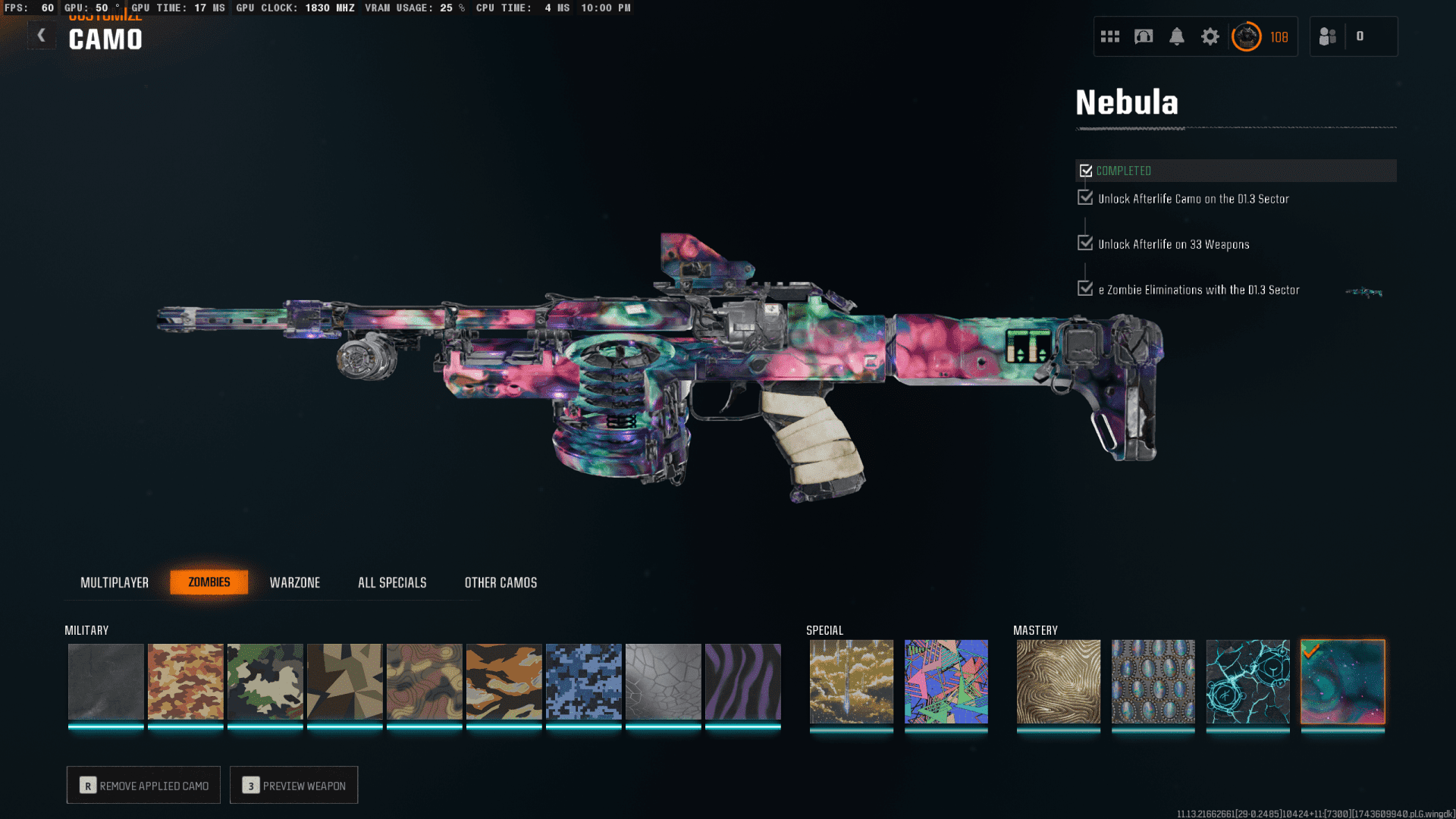This screenshot has height=819, width=1456.
Task: Go back using the arrow beside CAMO
Action: (42, 36)
